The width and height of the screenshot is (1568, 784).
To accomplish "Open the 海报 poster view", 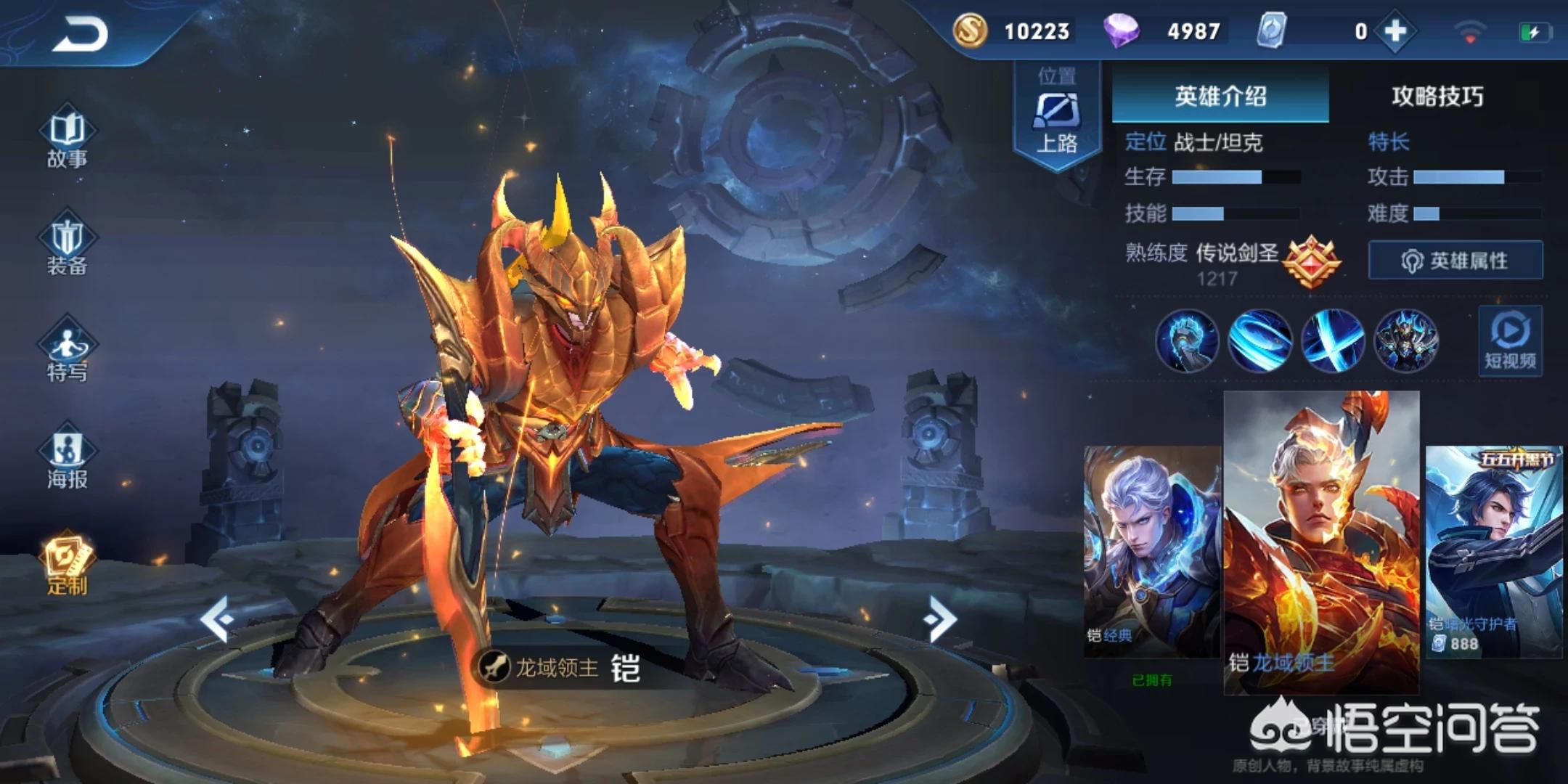I will [x=67, y=457].
